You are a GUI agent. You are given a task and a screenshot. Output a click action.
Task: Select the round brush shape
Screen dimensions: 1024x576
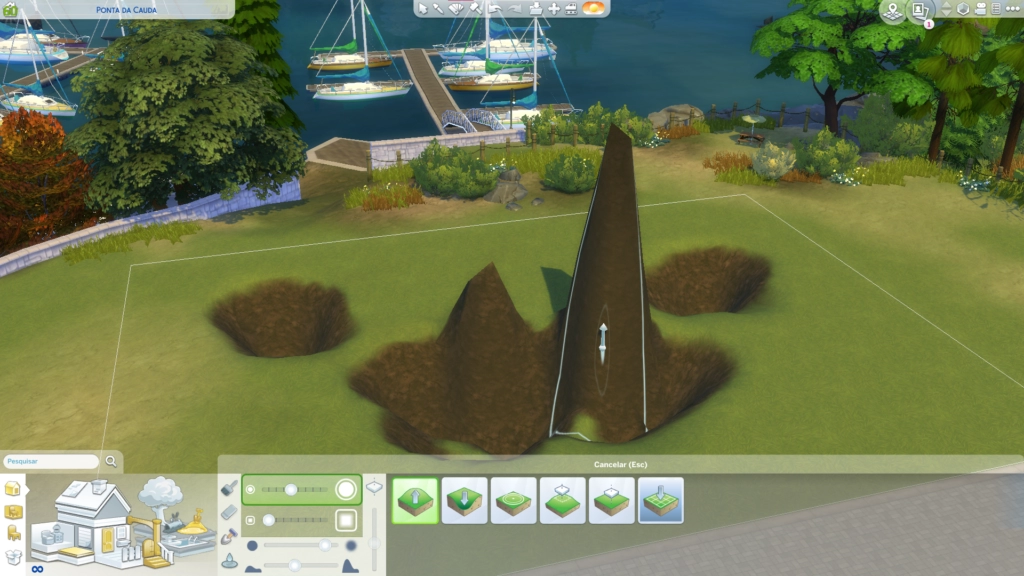346,489
